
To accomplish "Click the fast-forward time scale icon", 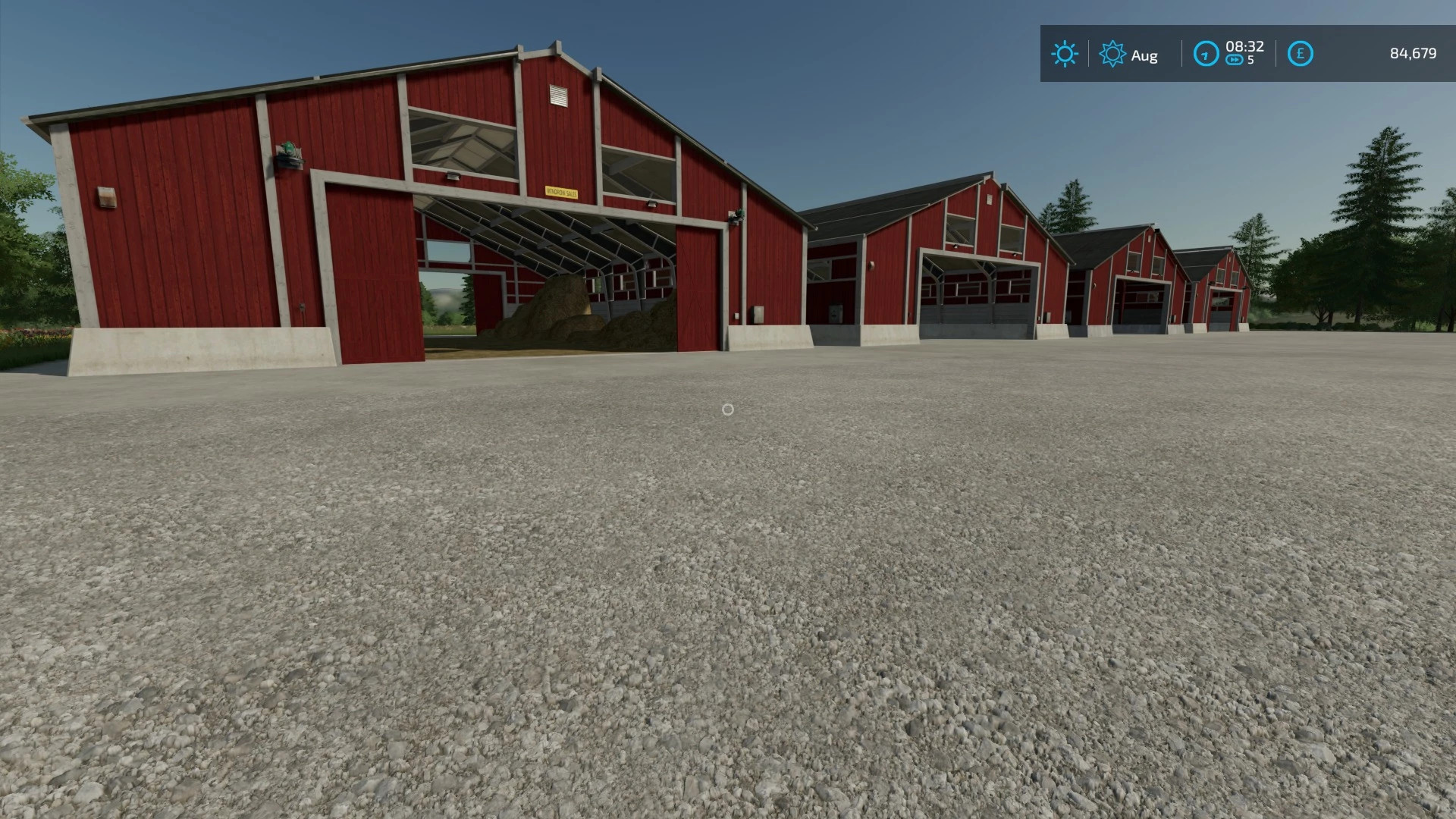I will click(1235, 60).
